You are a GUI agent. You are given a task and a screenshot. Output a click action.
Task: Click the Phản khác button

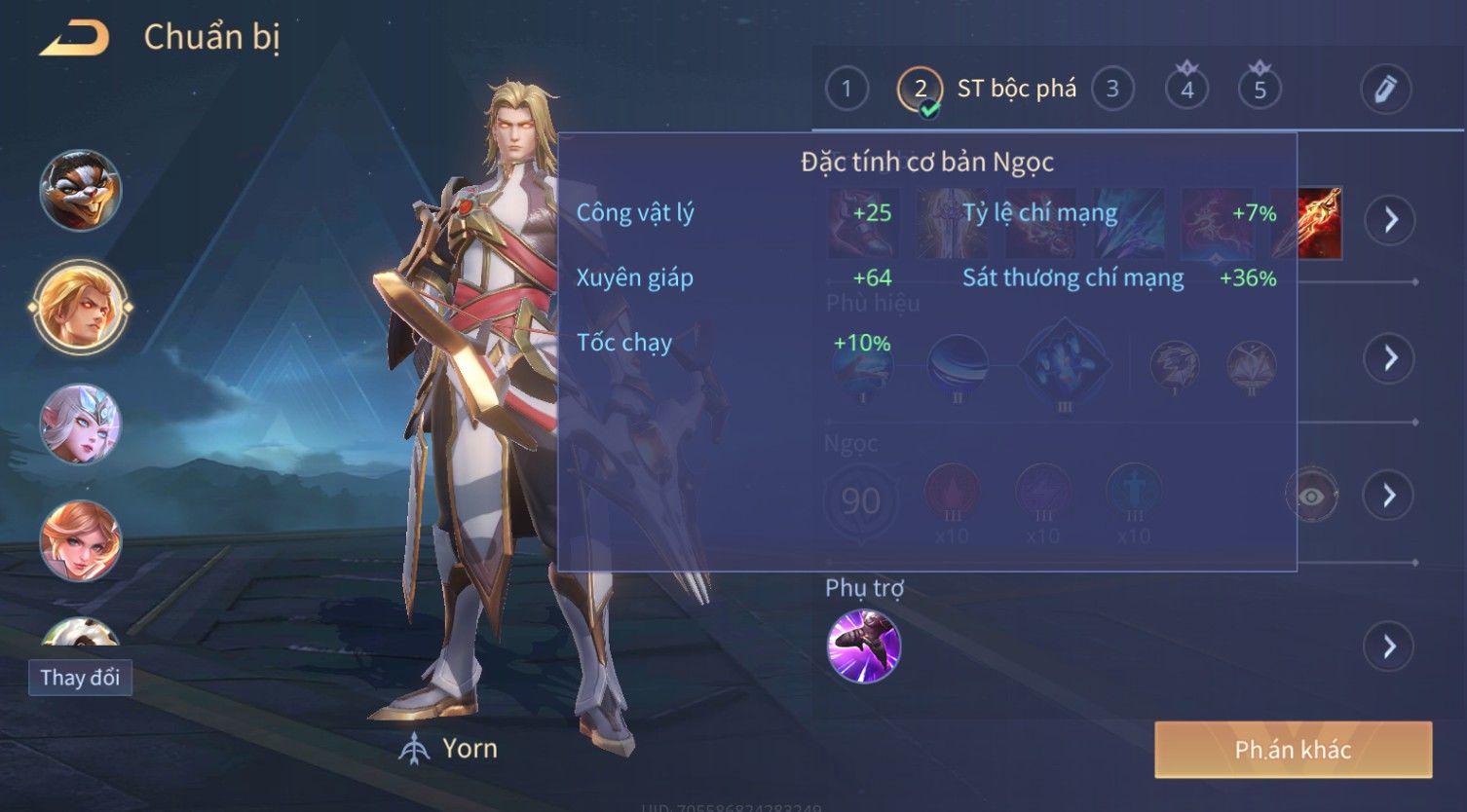tap(1293, 750)
